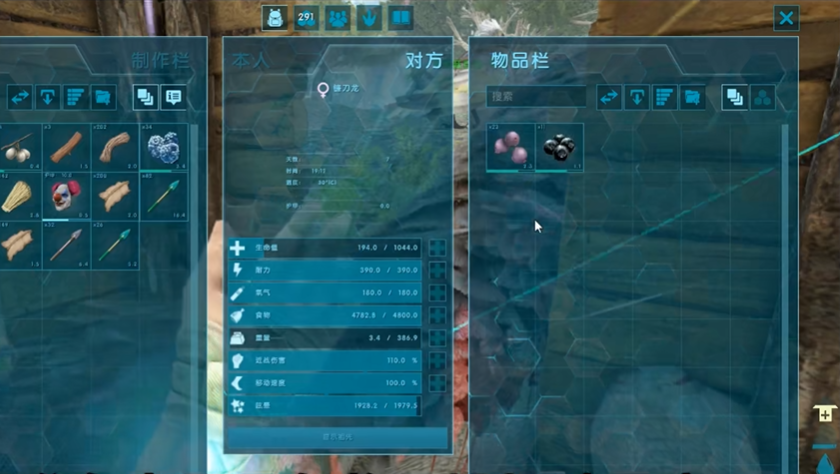
Task: Select the pink berries slot
Action: [510, 148]
